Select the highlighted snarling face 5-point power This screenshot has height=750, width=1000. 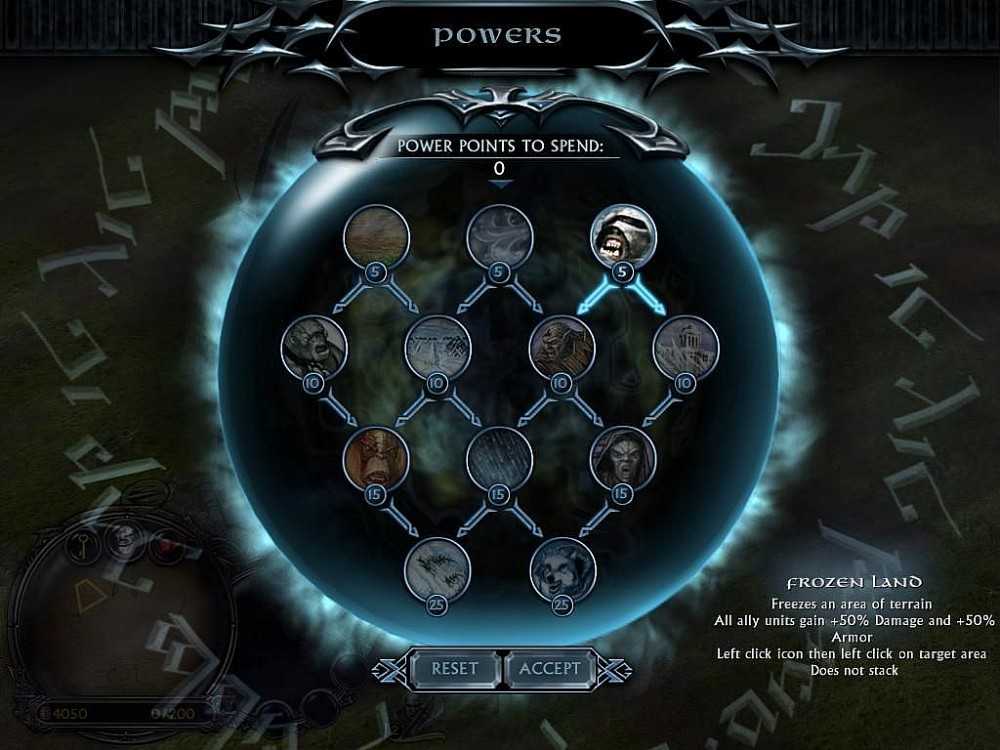(623, 236)
